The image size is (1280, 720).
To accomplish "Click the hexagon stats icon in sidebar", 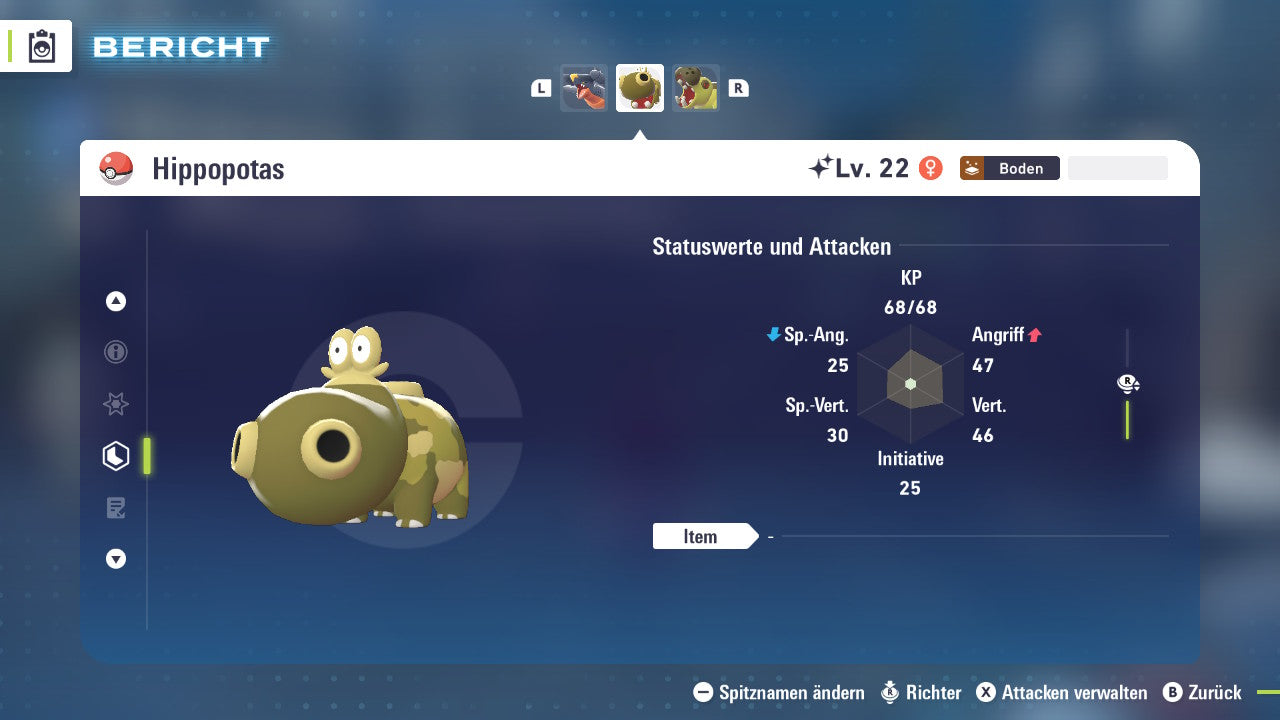I will pos(115,455).
